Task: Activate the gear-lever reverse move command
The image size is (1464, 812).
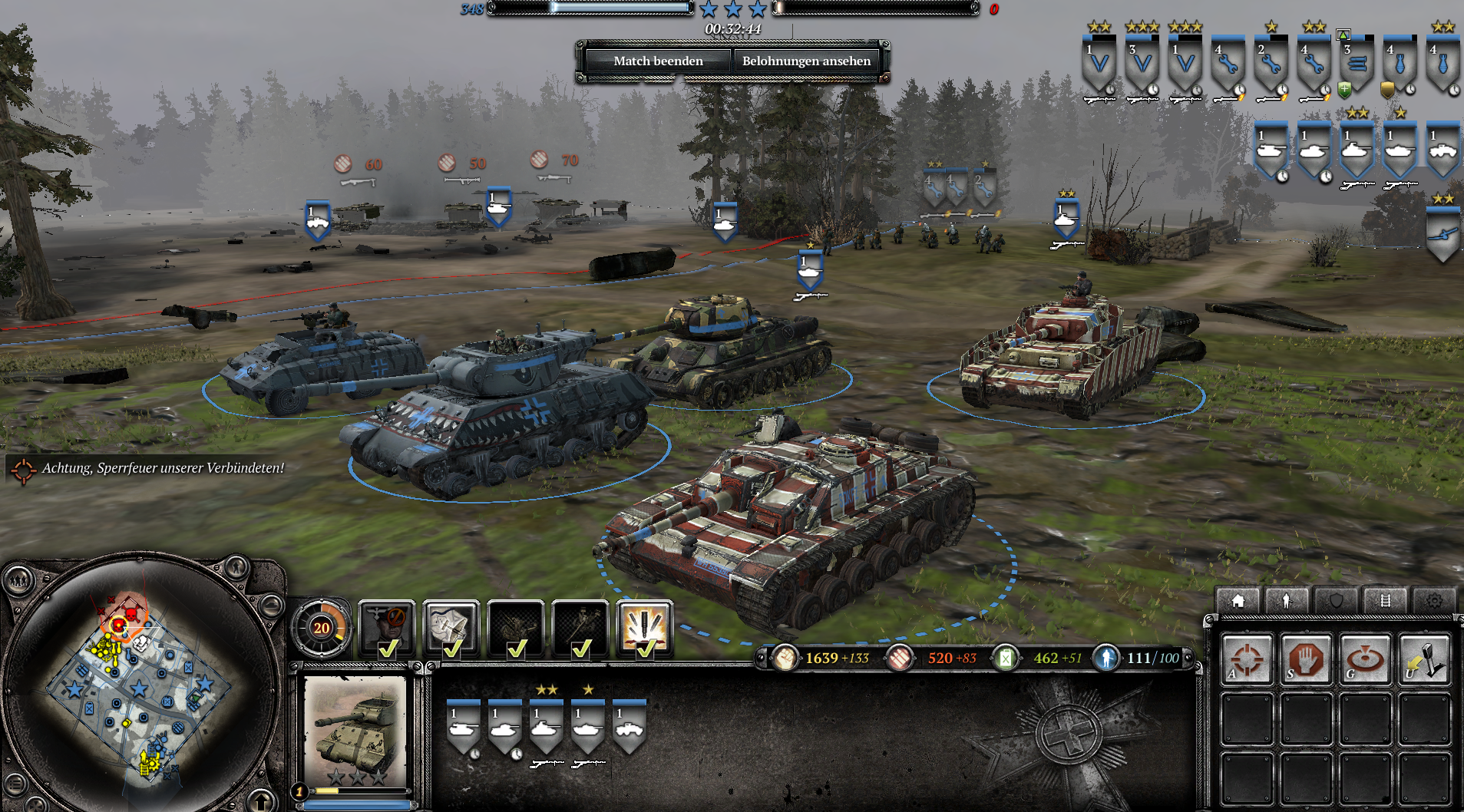Action: 1424,659
